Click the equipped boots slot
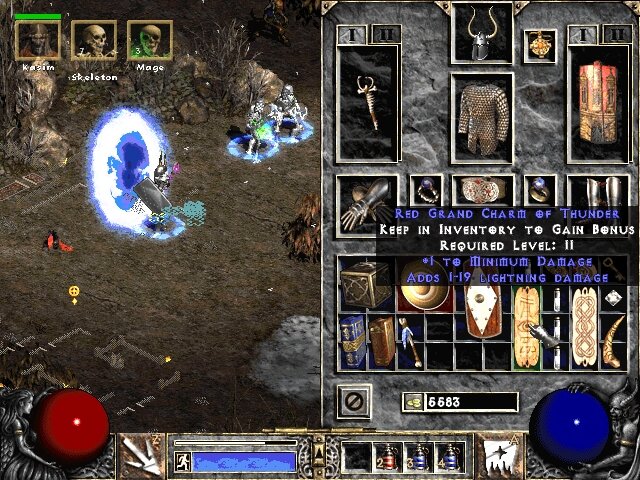The width and height of the screenshot is (640, 480). [x=597, y=195]
